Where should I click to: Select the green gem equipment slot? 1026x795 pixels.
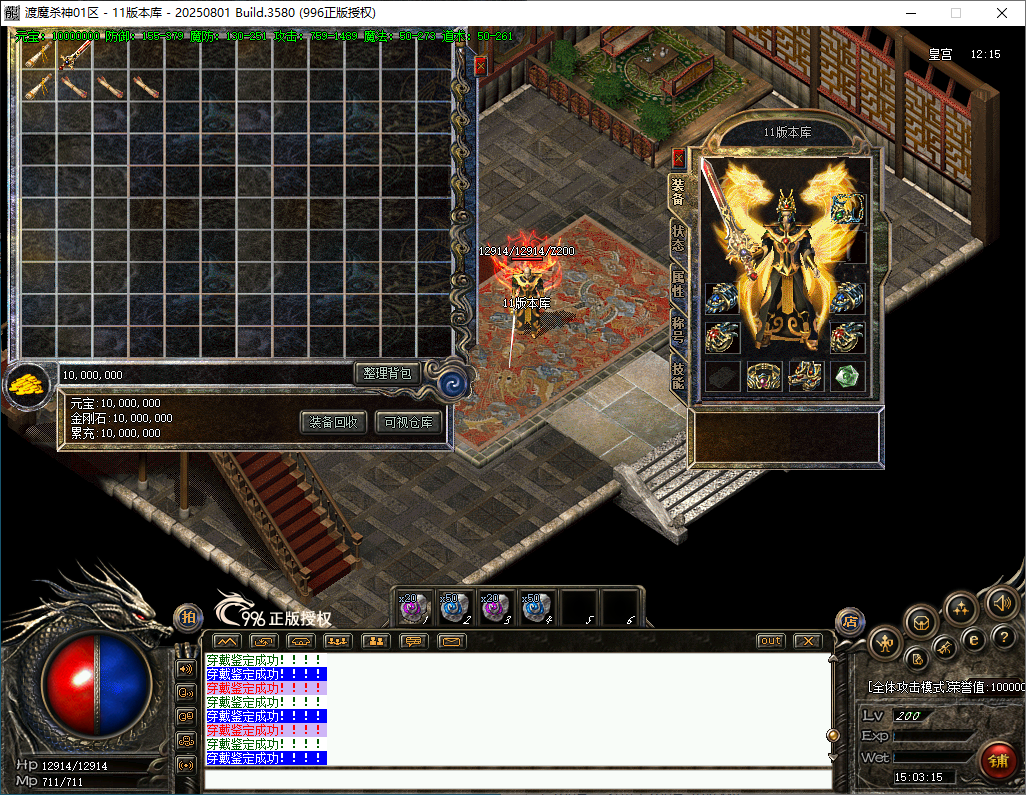pyautogui.click(x=847, y=375)
